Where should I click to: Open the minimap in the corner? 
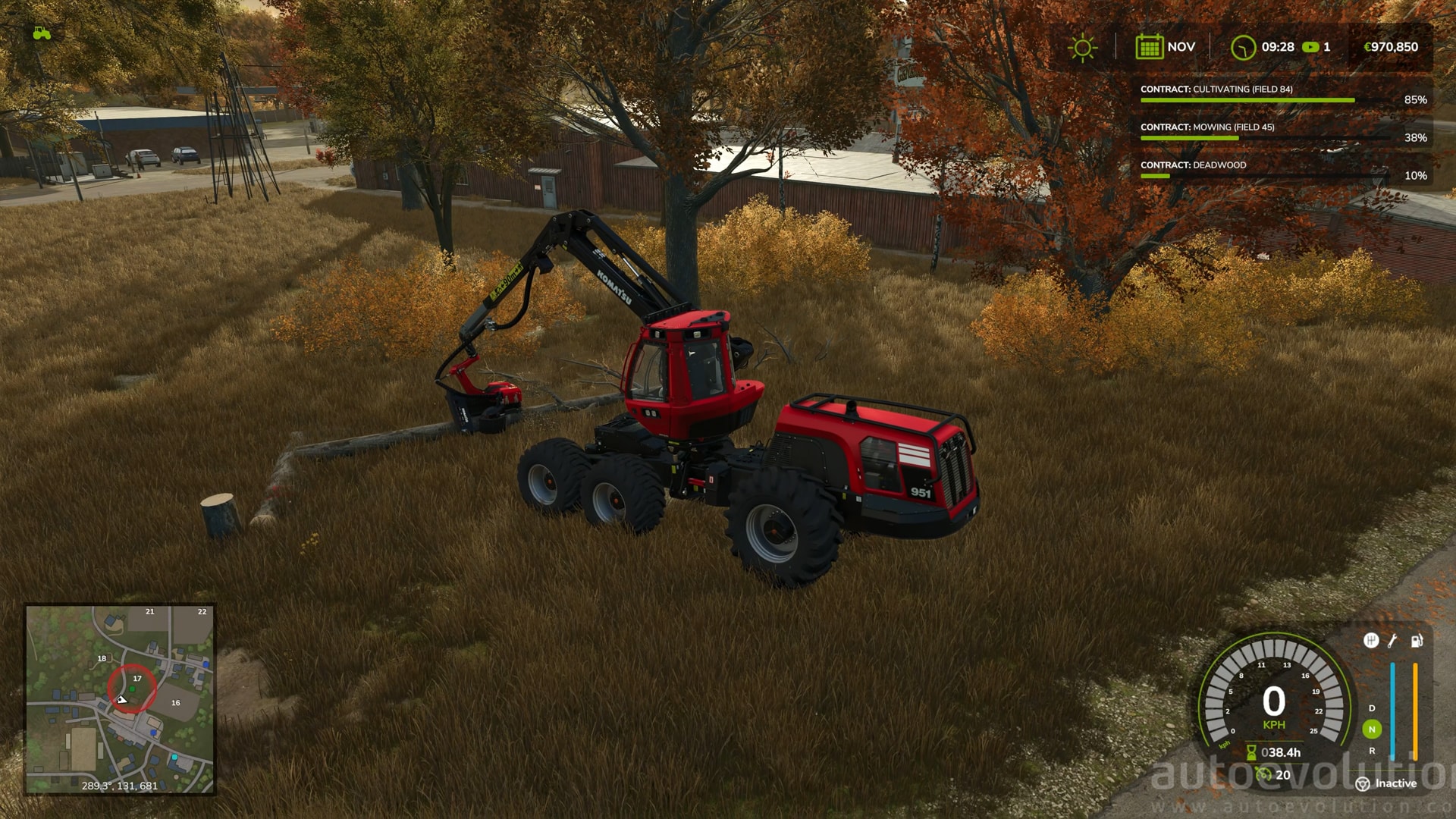[x=120, y=699]
